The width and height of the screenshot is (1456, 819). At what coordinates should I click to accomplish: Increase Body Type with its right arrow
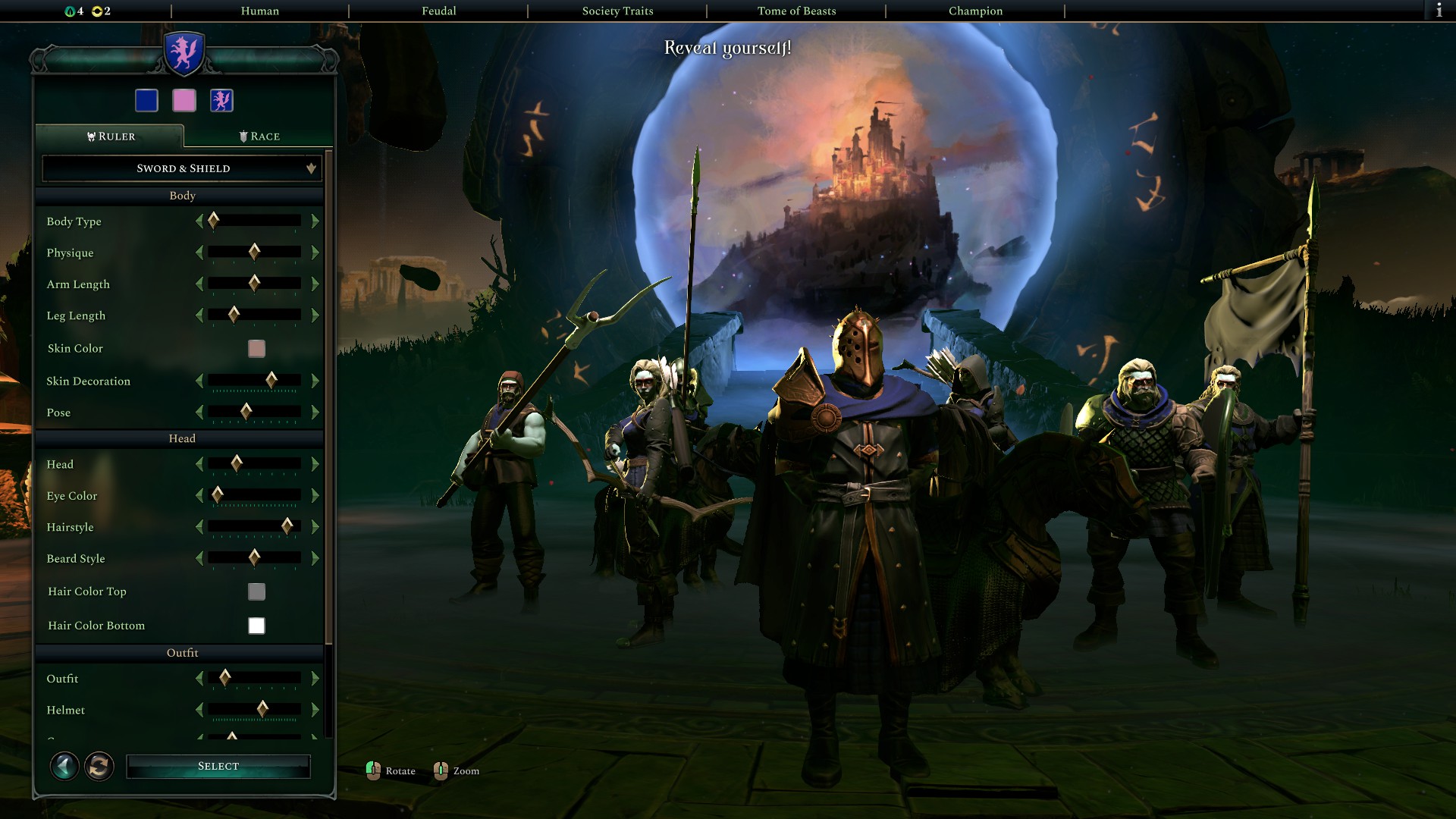pyautogui.click(x=315, y=221)
